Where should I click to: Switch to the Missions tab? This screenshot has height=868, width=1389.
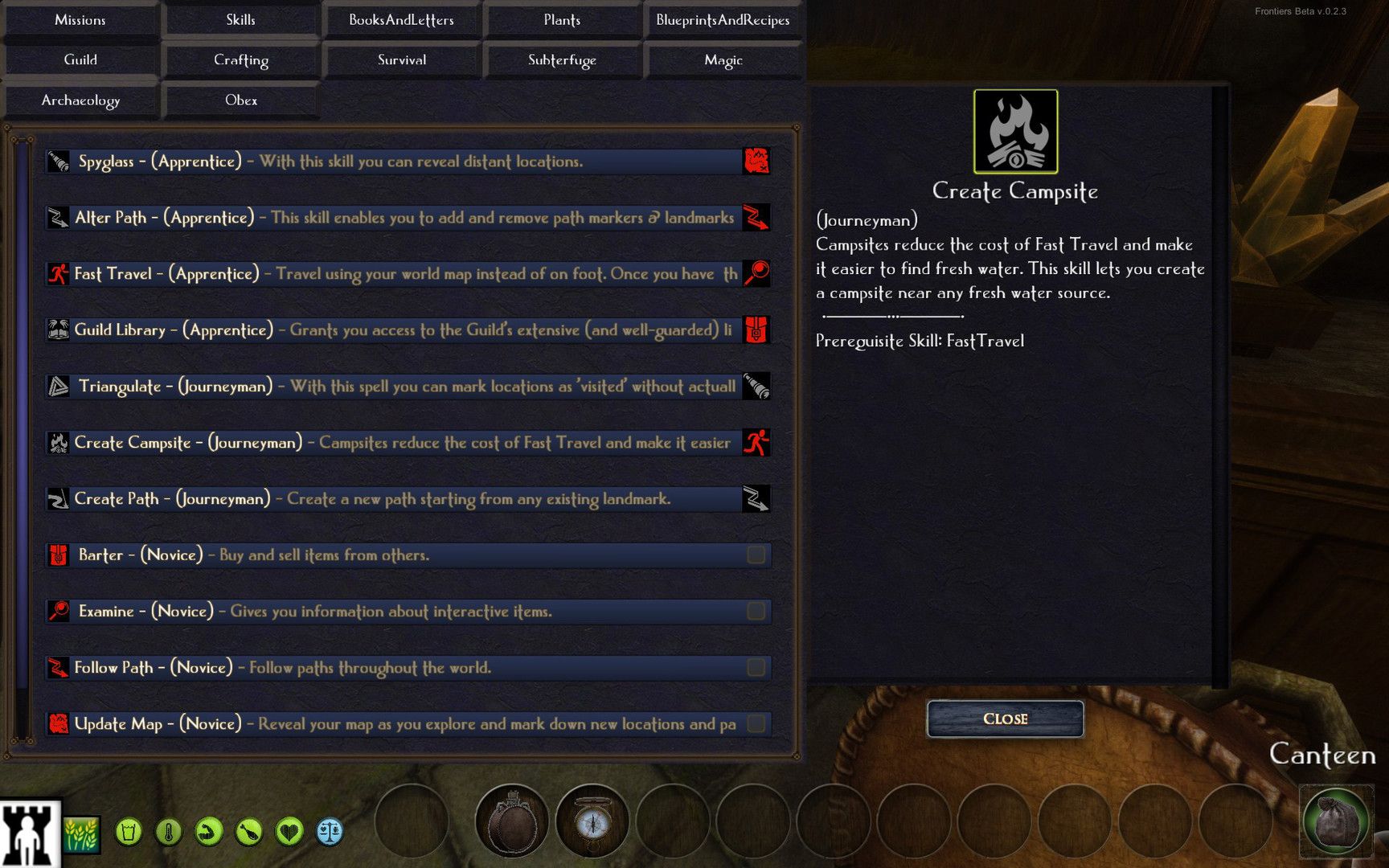click(x=80, y=20)
